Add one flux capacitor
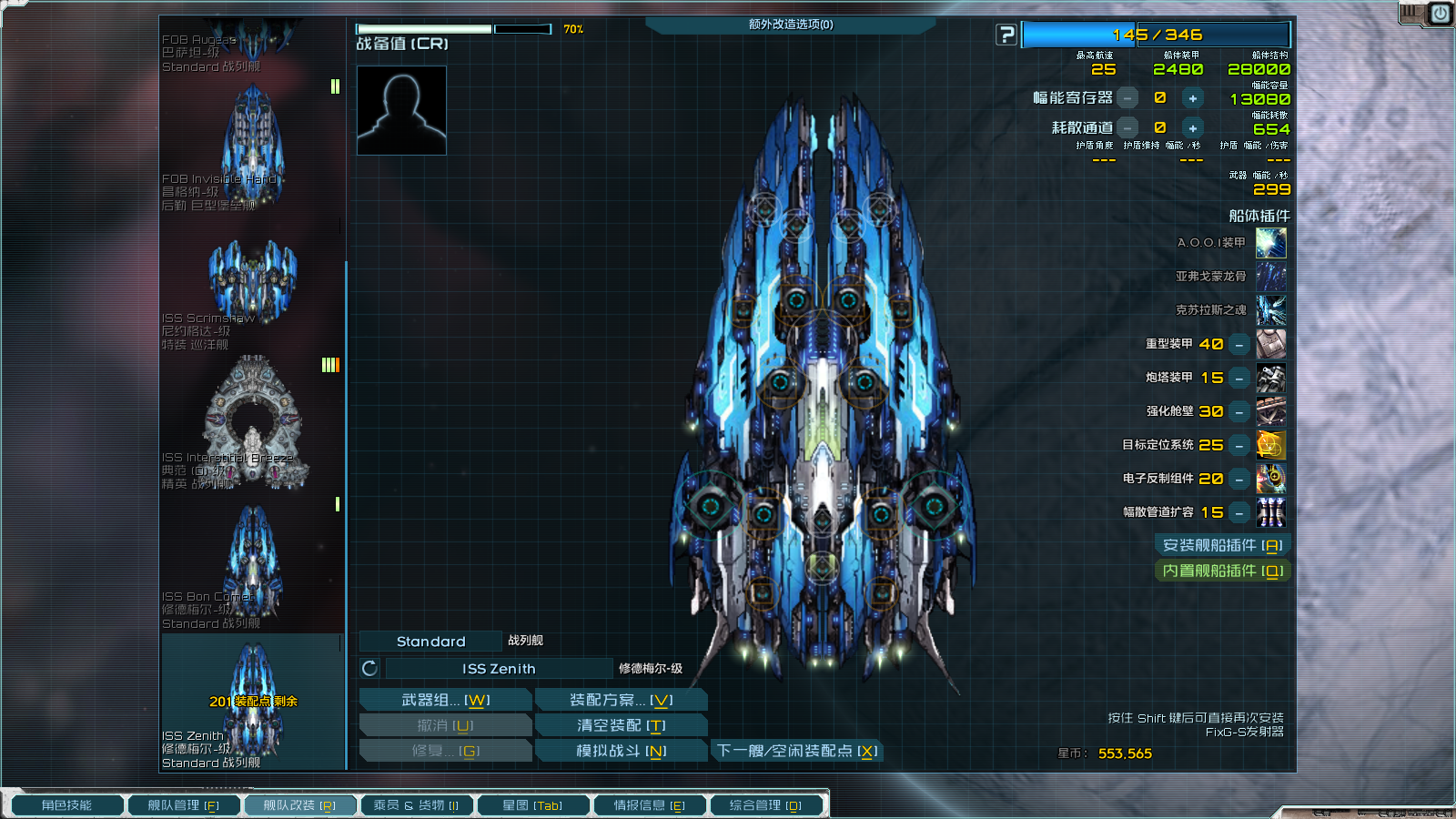 1192,98
